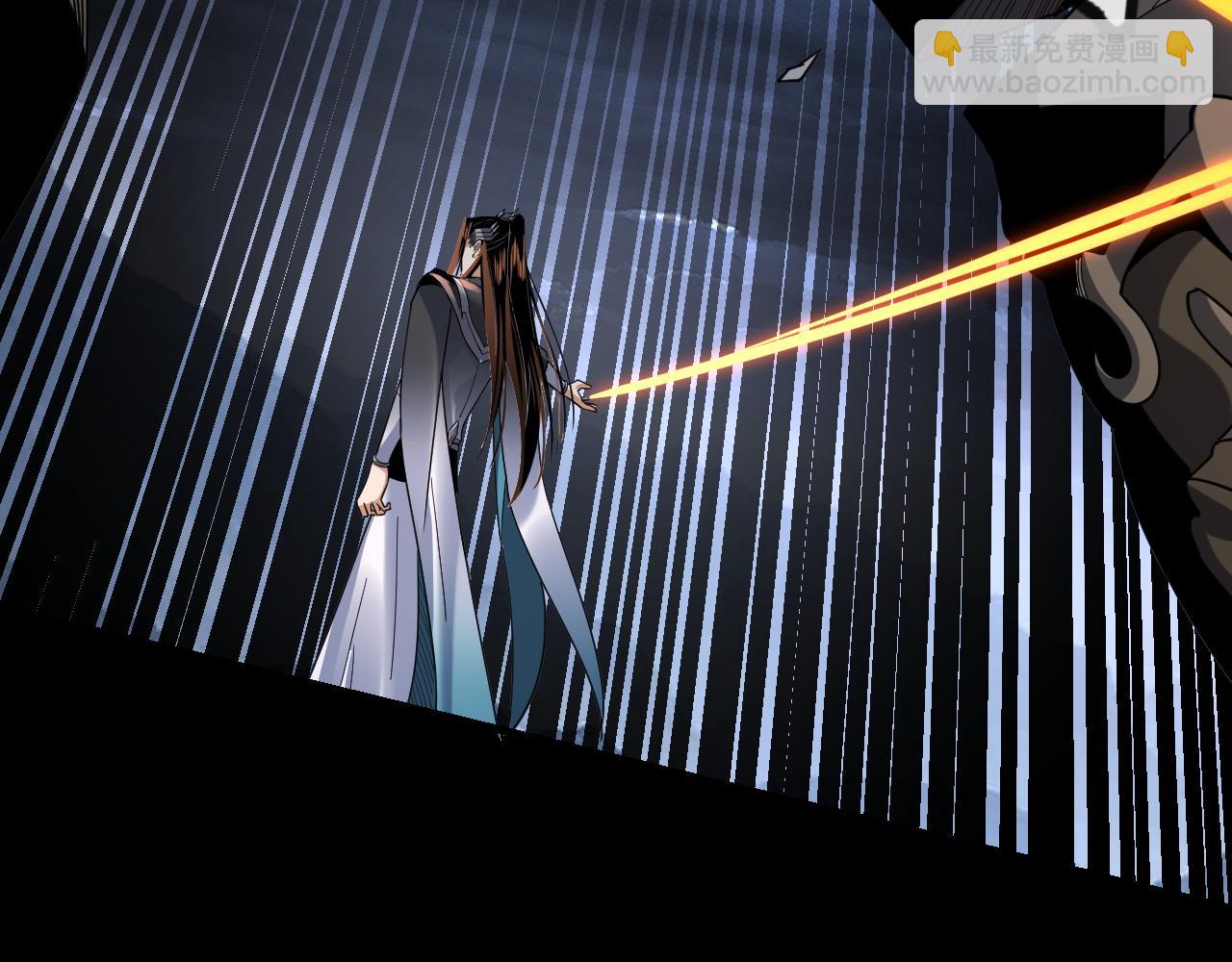The width and height of the screenshot is (1232, 962).
Task: Open the baozimh.com watermark link
Action: point(1063,83)
